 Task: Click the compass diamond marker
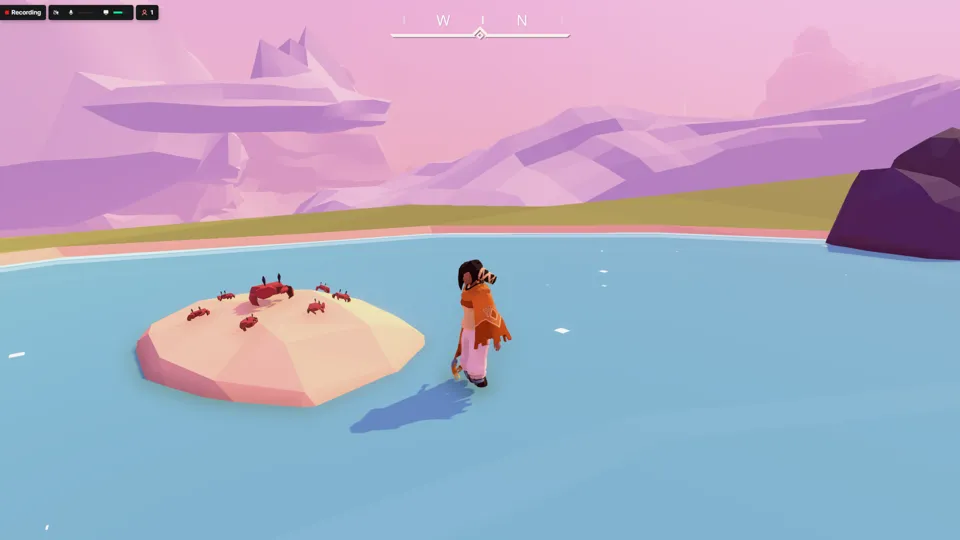point(479,34)
